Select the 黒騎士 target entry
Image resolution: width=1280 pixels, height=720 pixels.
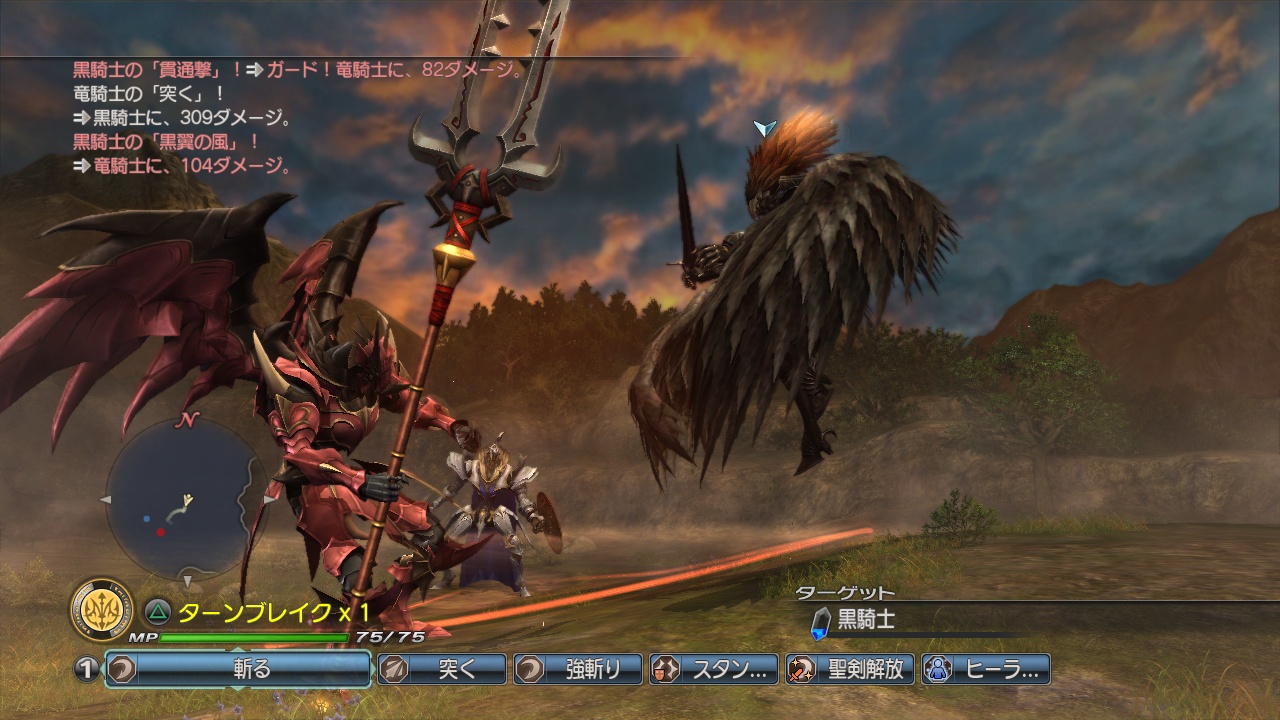[866, 621]
